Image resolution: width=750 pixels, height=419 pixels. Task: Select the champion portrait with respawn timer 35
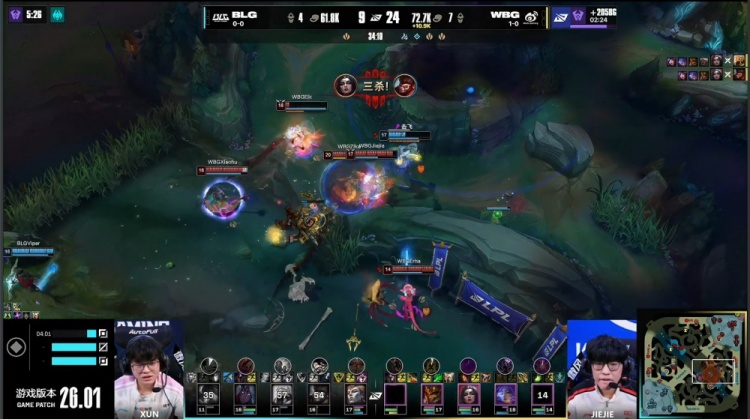pyautogui.click(x=209, y=396)
